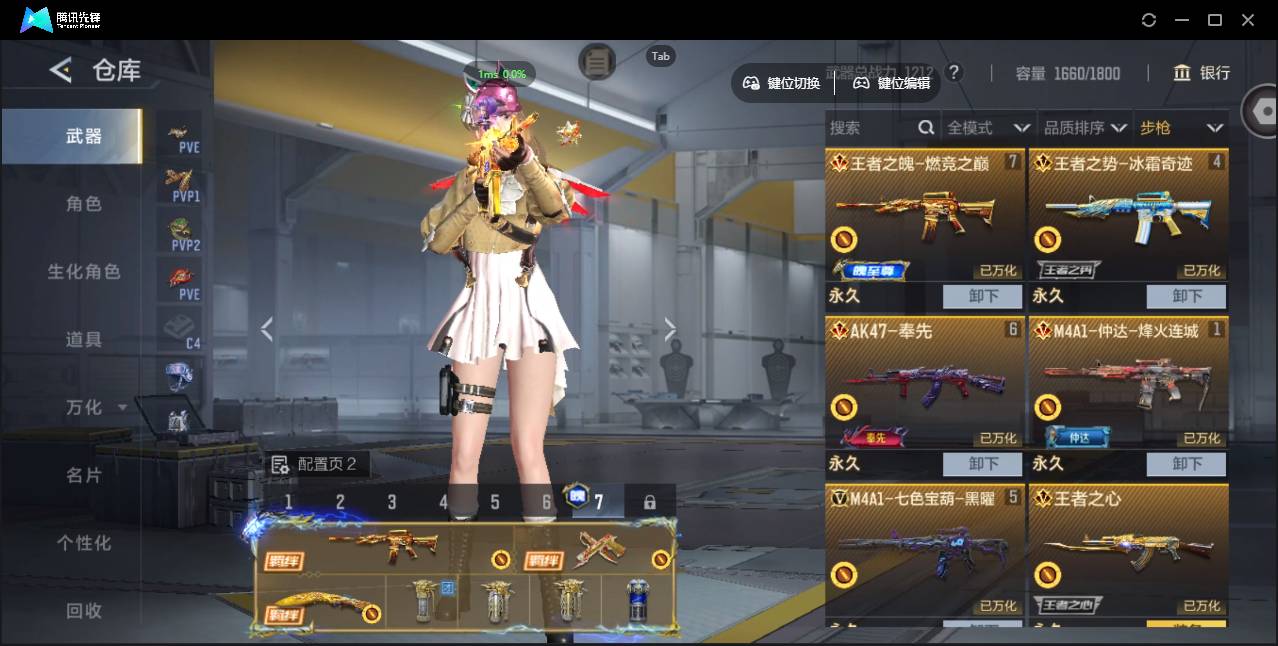Image resolution: width=1278 pixels, height=646 pixels.
Task: Choose the 道具 category
Action: coord(84,340)
